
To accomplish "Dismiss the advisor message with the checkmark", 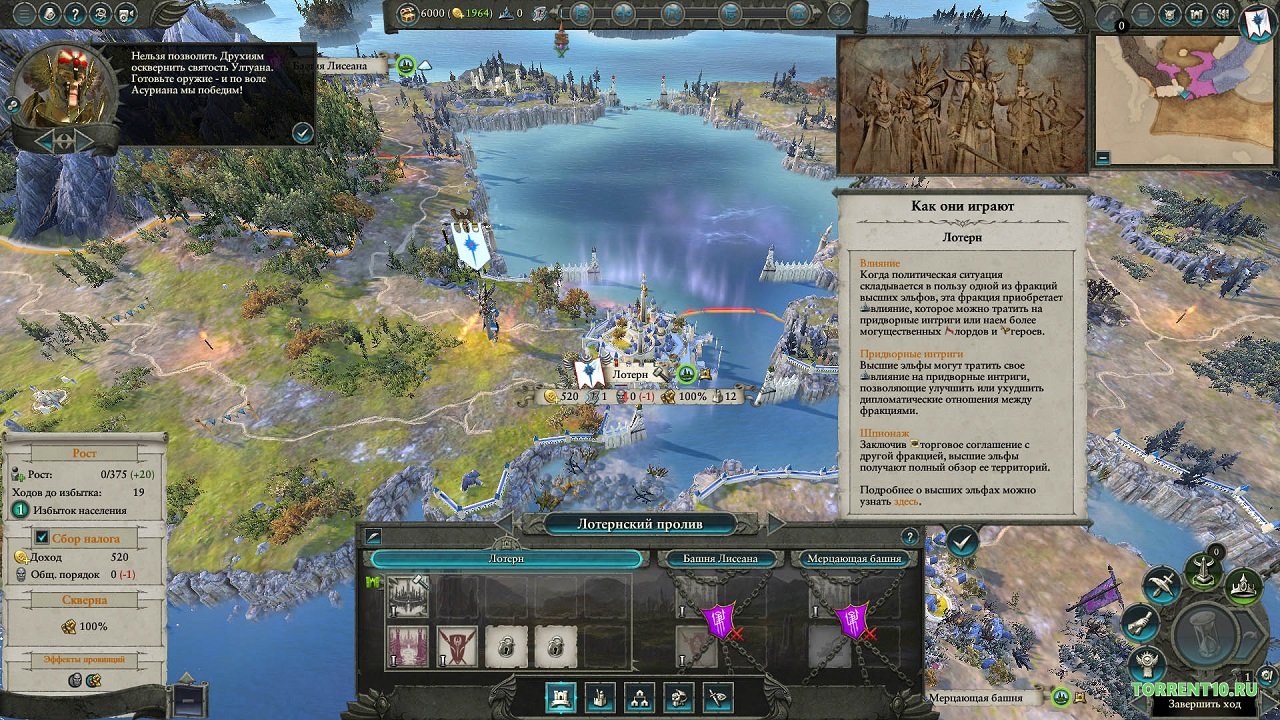I will coord(302,132).
